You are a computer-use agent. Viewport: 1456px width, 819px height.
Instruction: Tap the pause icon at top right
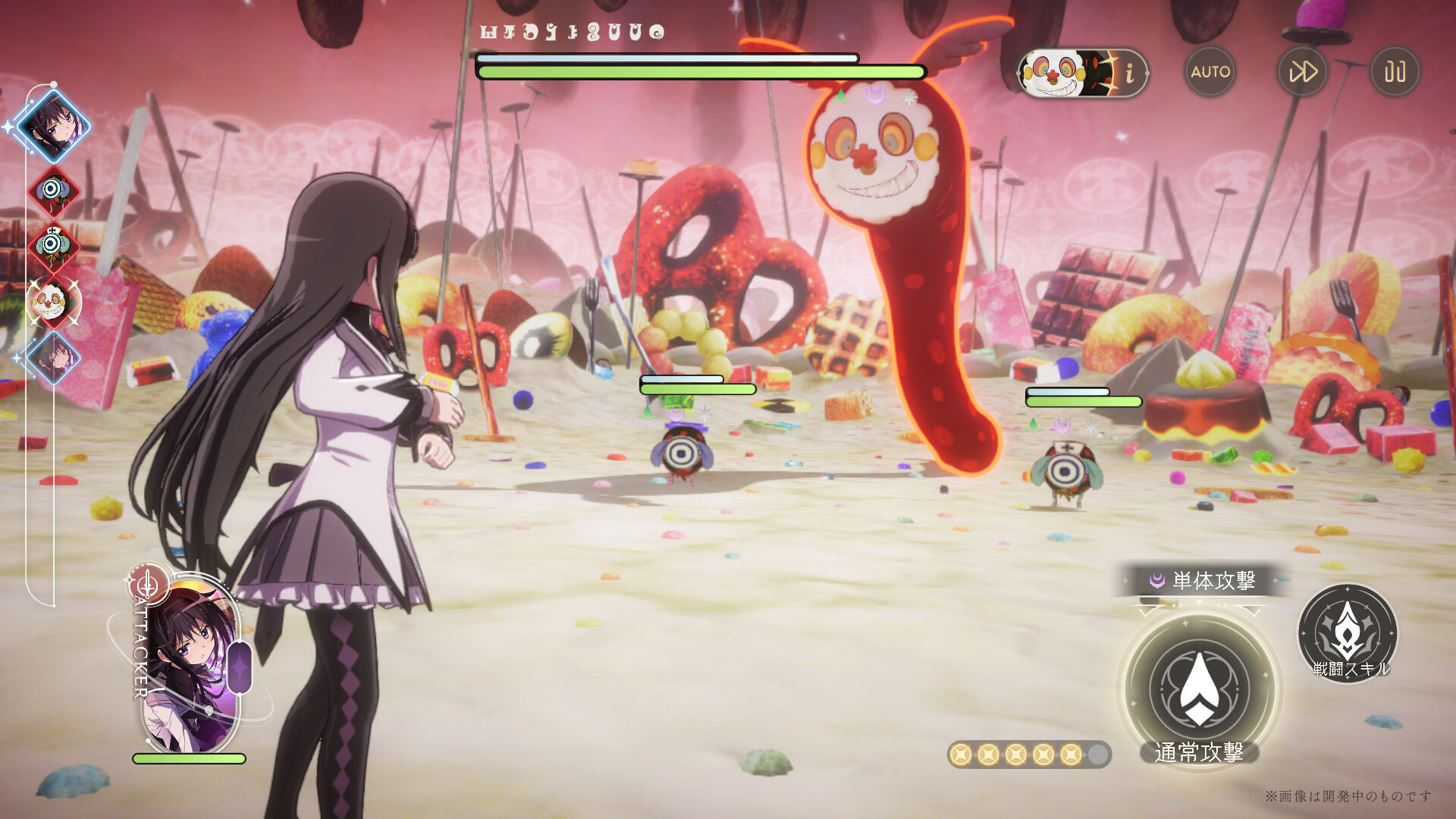click(x=1395, y=71)
